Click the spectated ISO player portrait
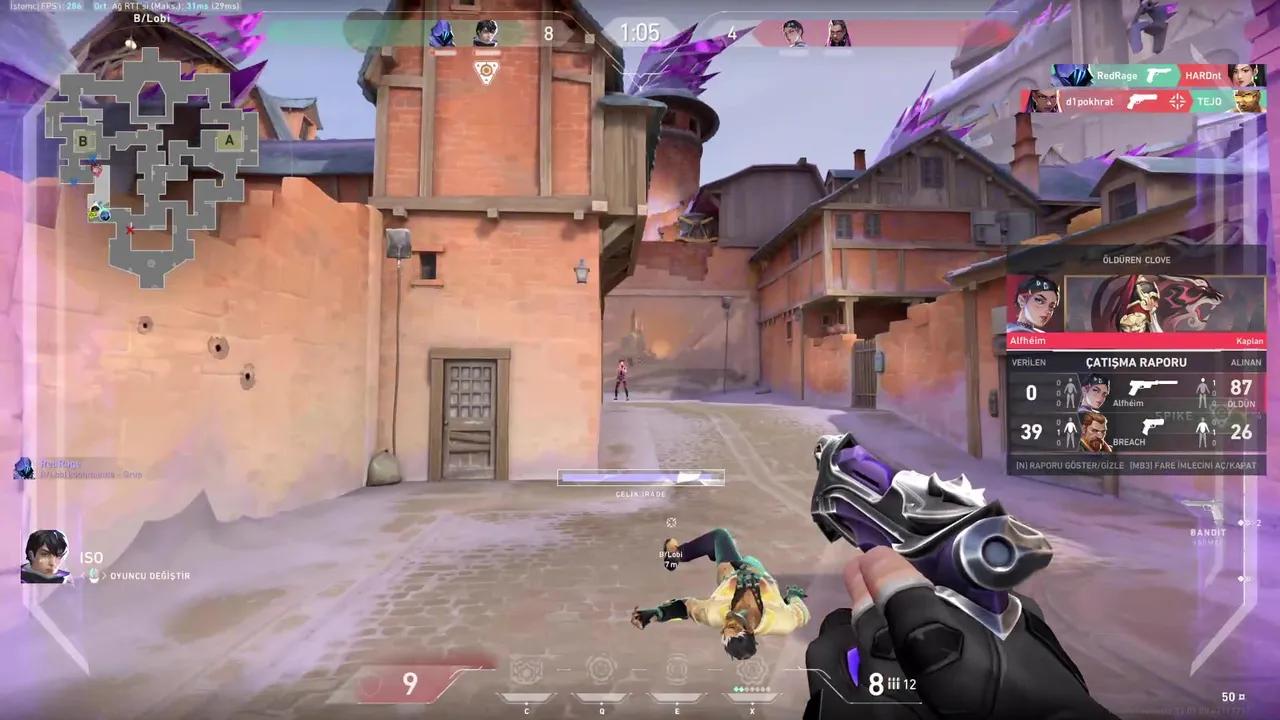1280x720 pixels. [45, 557]
